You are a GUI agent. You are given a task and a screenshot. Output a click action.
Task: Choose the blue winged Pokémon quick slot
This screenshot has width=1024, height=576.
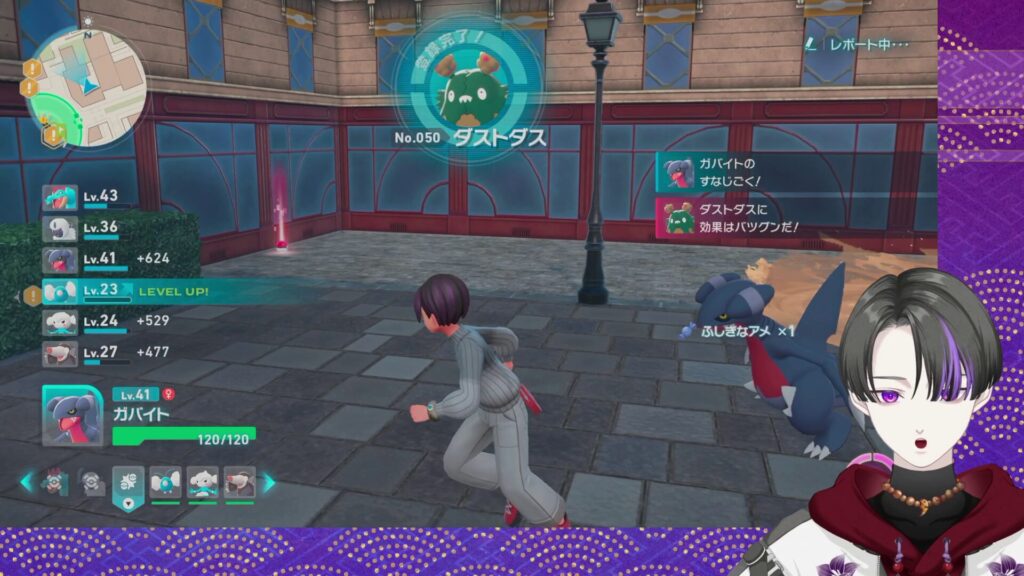[x=165, y=482]
